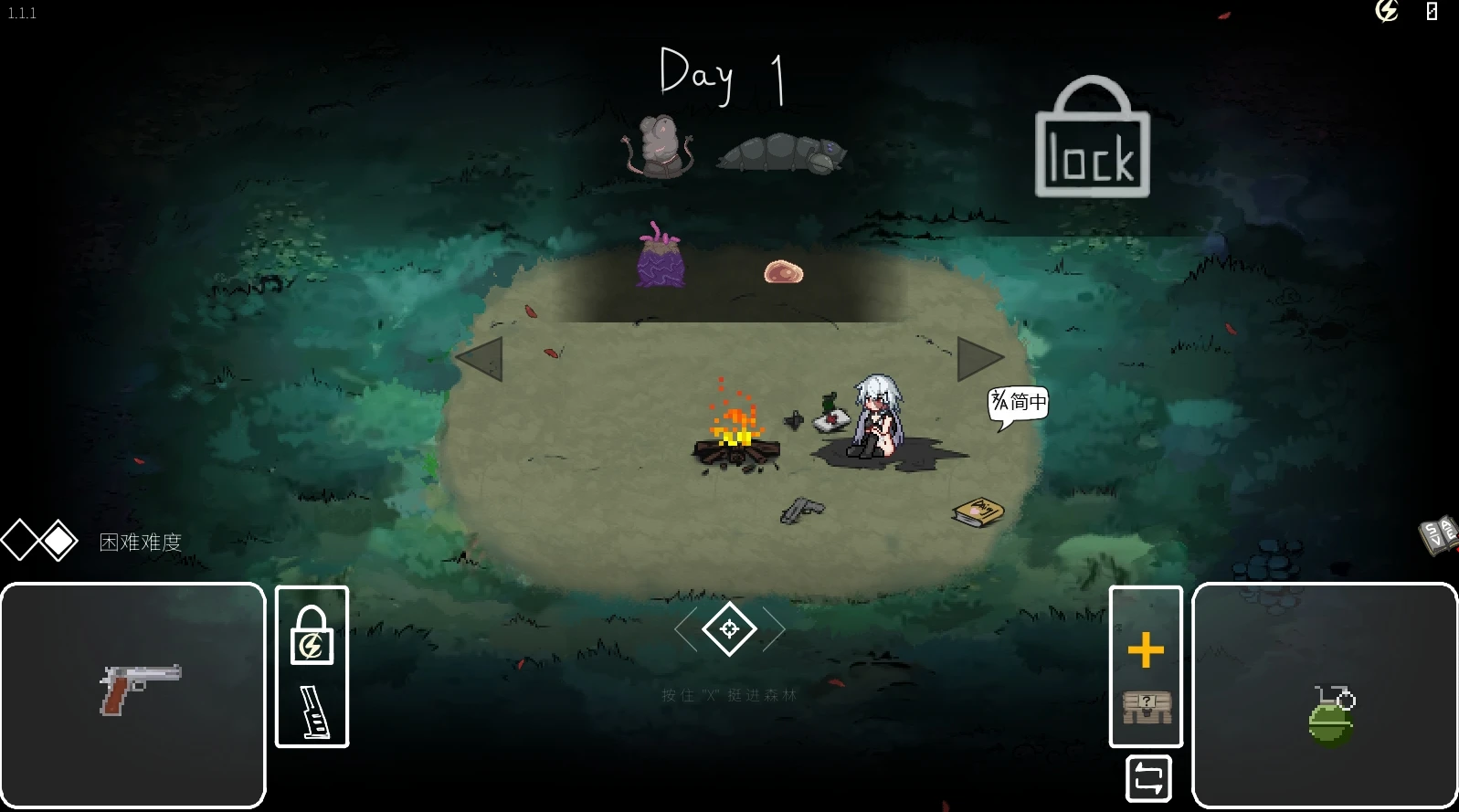Click the white rectangle icon in top corner
Screen dimensions: 1459x812
coord(1432,11)
